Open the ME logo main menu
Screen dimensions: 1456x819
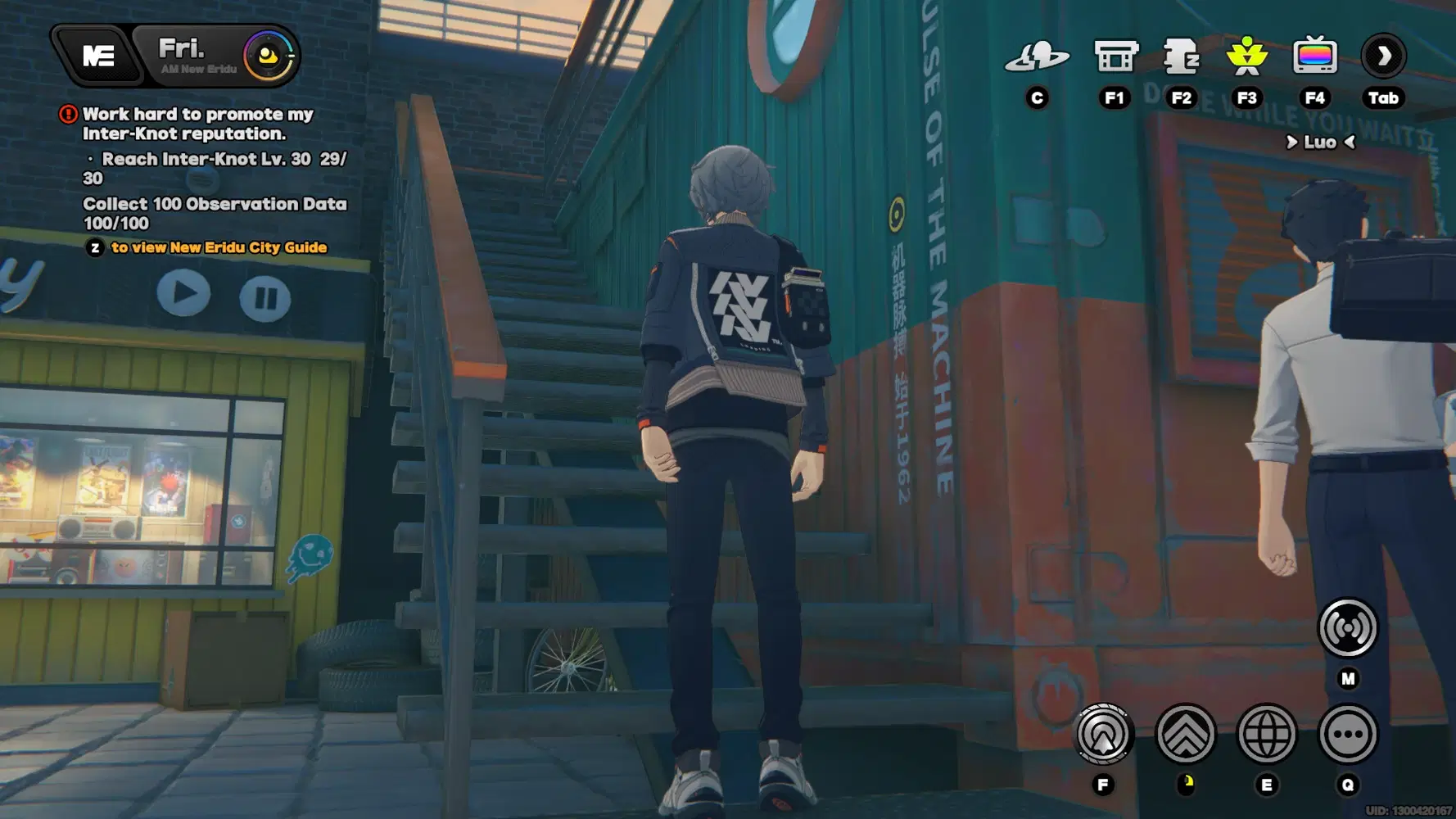coord(101,56)
